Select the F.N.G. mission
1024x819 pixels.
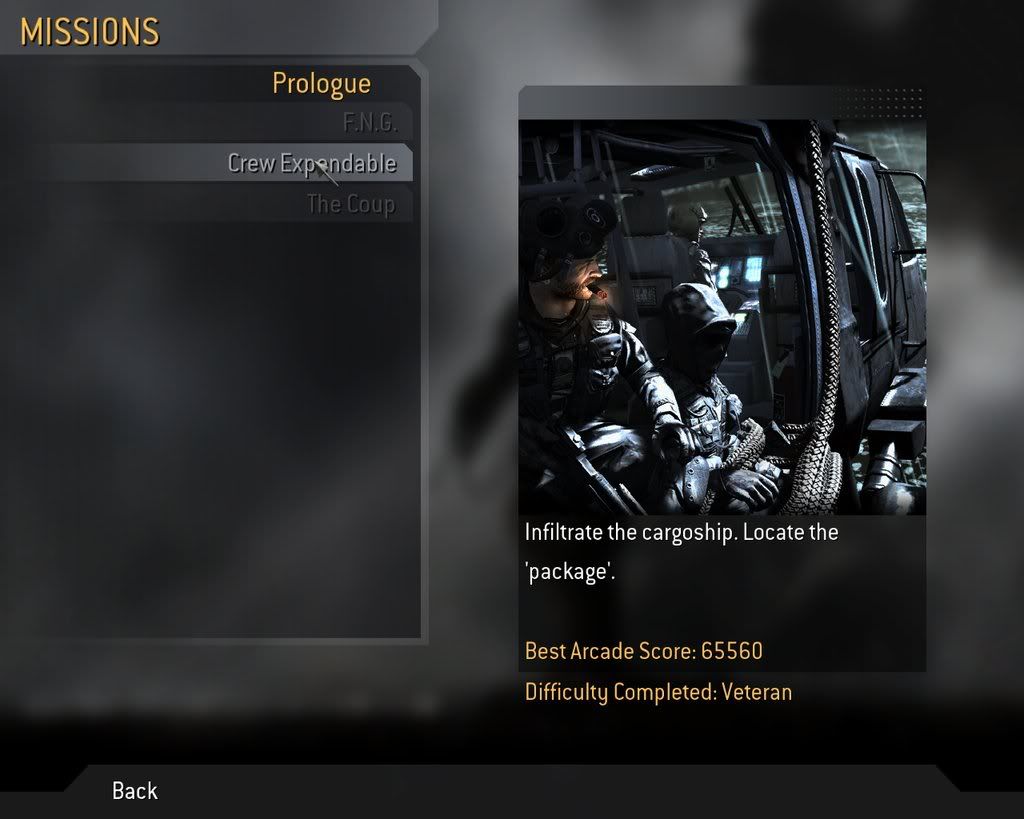coord(369,124)
